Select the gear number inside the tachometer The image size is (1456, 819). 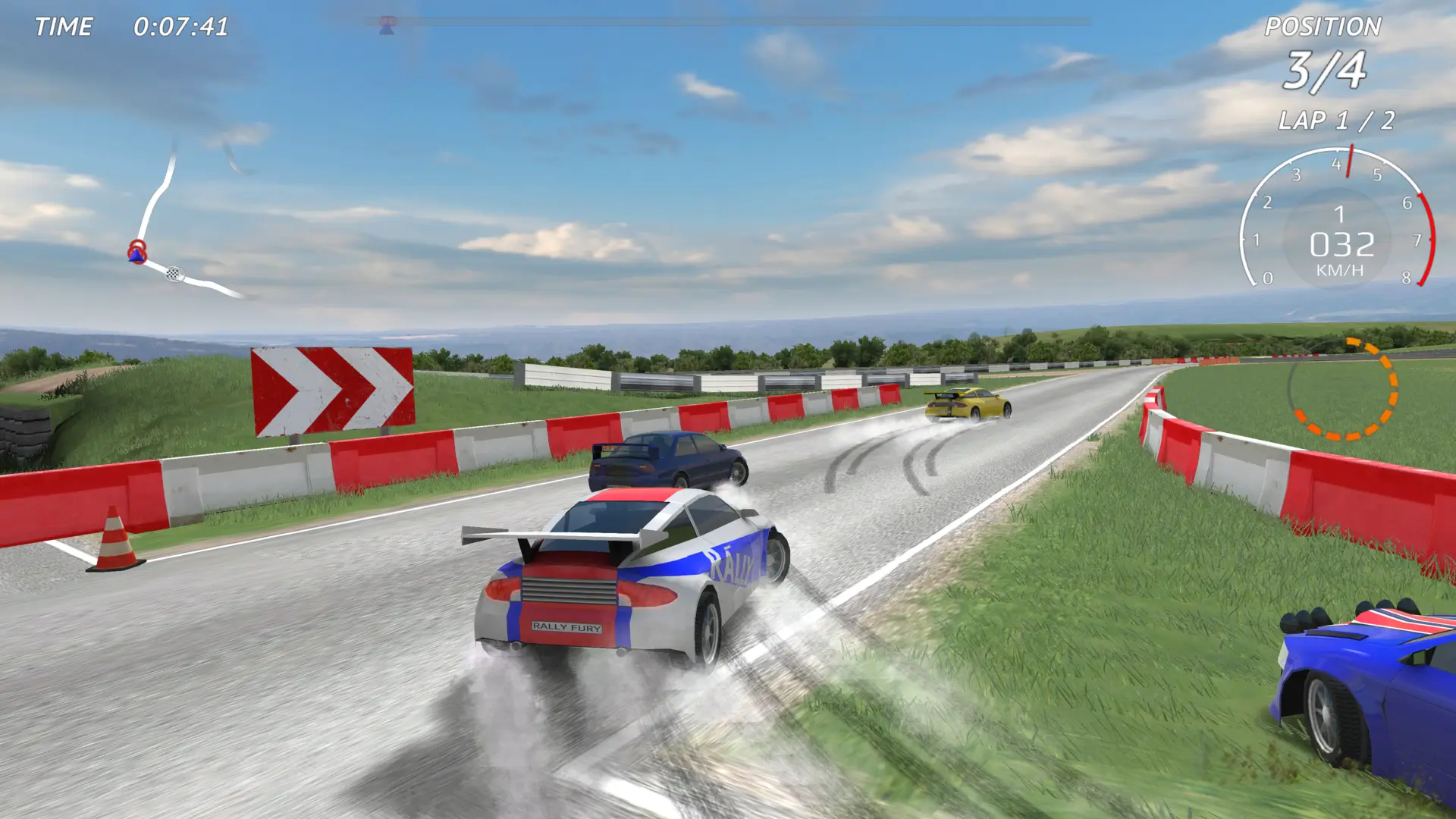coord(1340,216)
